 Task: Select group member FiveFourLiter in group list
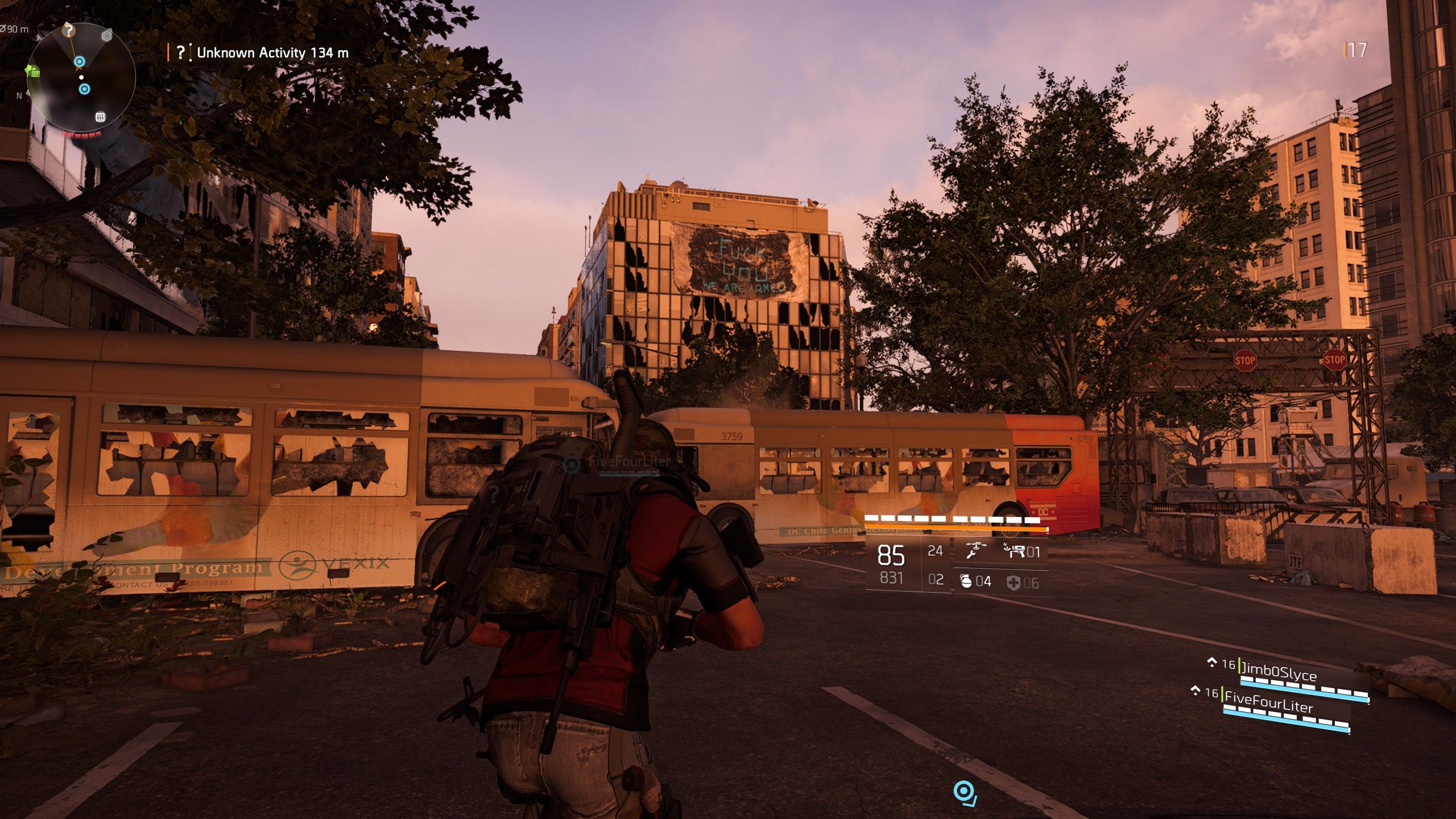pos(1268,702)
